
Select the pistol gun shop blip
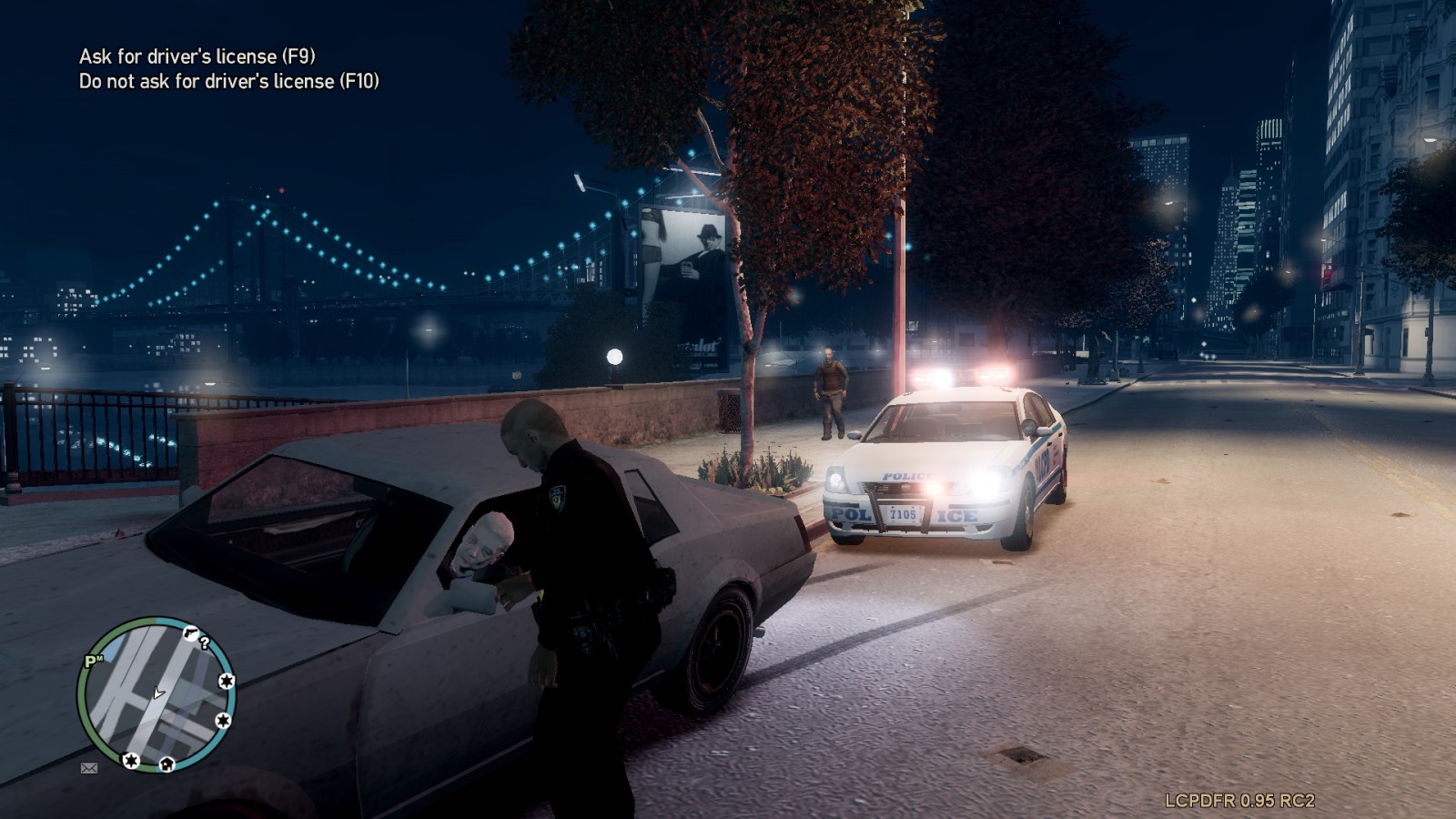click(190, 632)
